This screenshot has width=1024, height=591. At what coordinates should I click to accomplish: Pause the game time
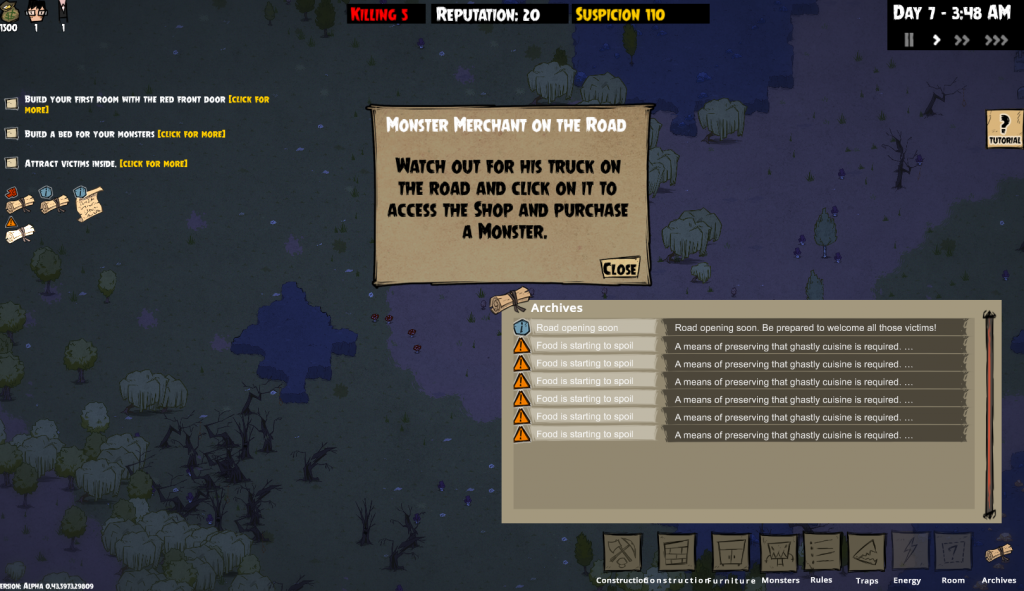(909, 40)
